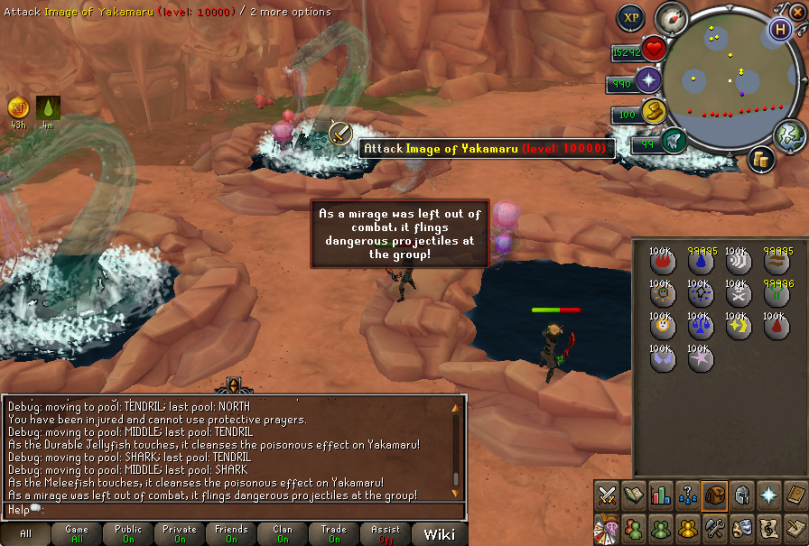Toggle the Assist chat filter

(x=385, y=534)
